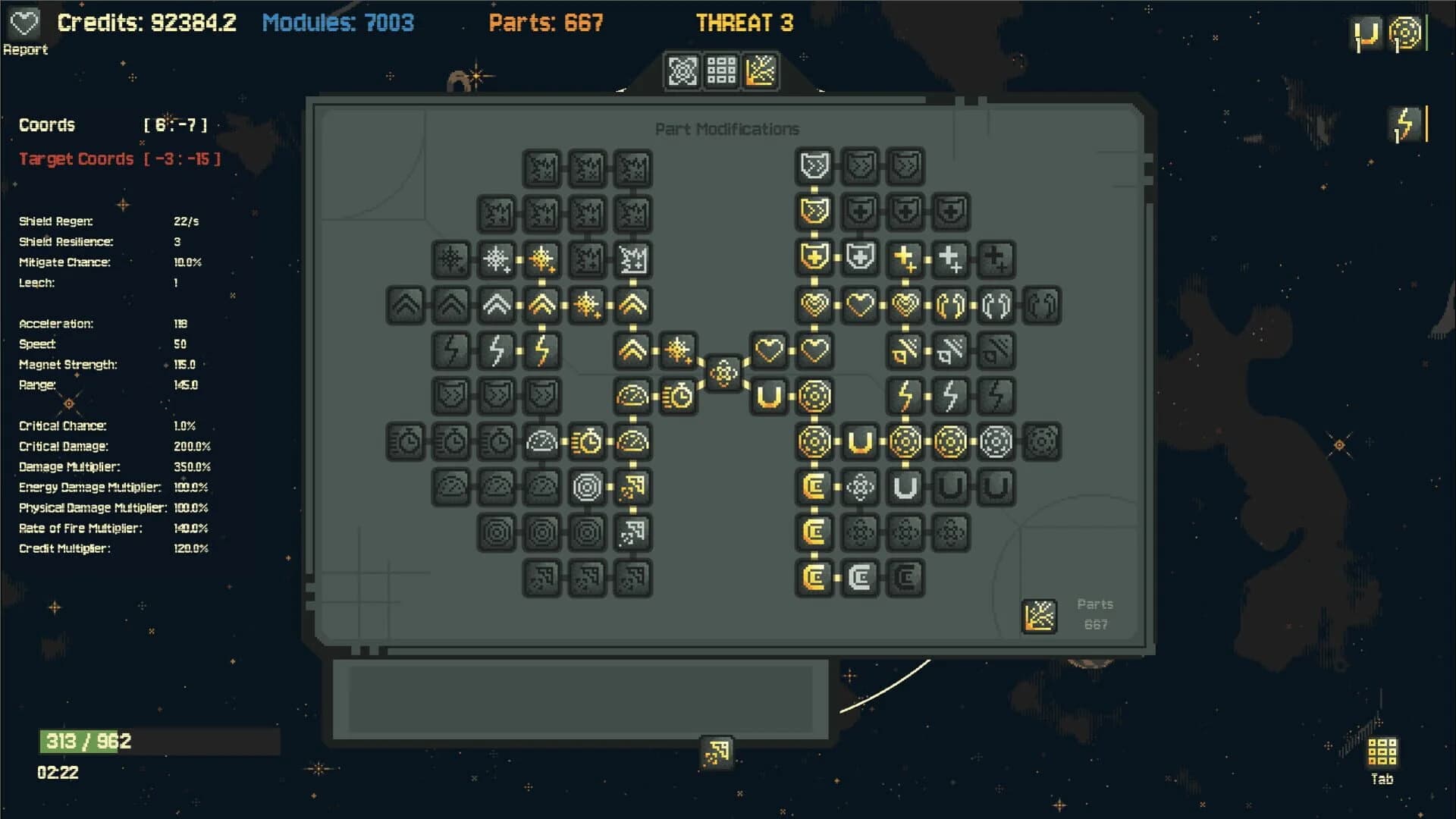Image resolution: width=1456 pixels, height=819 pixels.
Task: Activate the lightning ability icon on right edge
Action: point(1406,124)
